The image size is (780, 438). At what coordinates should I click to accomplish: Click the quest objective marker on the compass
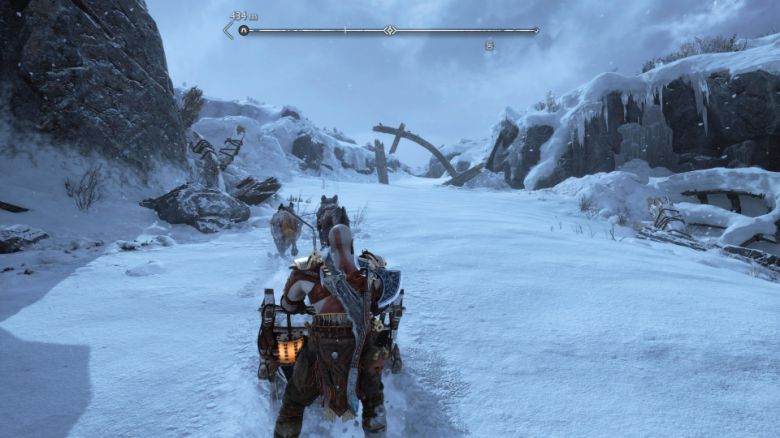243,31
